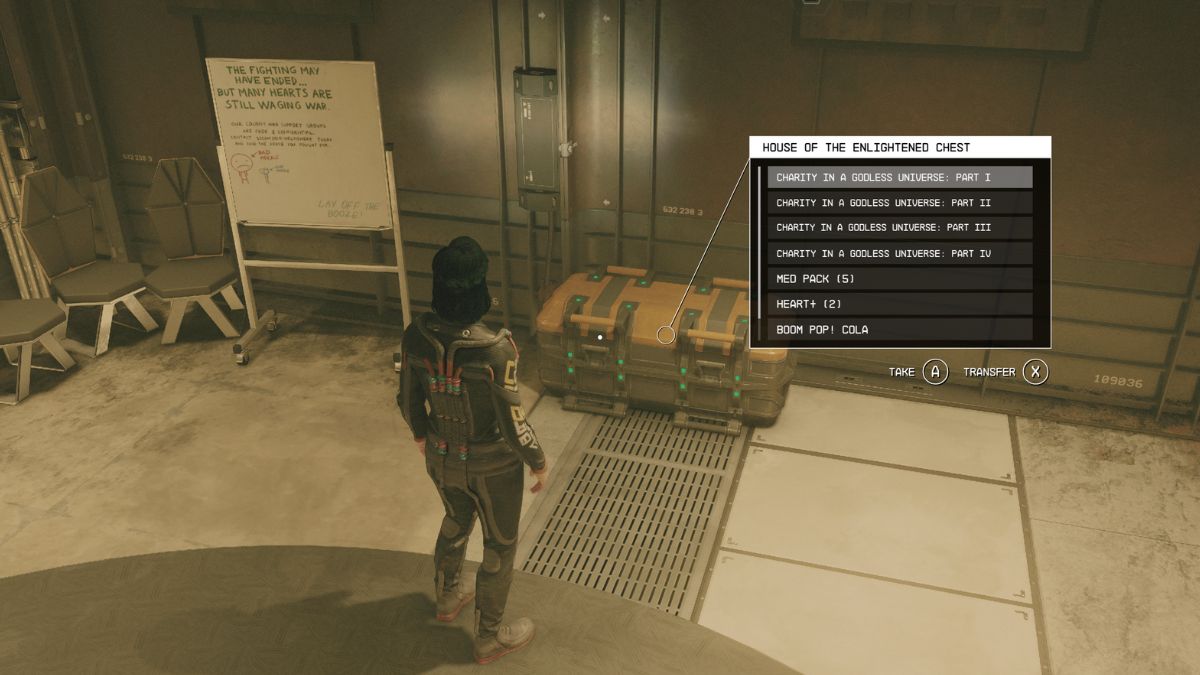
Task: Take Charity in a Godless Universe: Part IV
Action: coord(899,254)
